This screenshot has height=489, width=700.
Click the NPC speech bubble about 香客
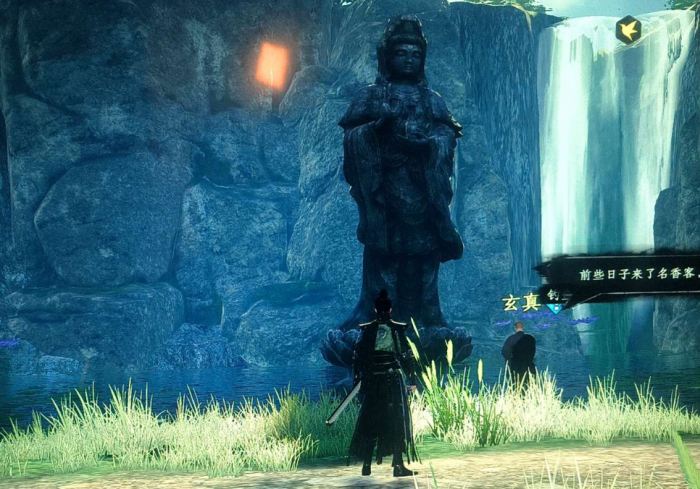[x=630, y=273]
